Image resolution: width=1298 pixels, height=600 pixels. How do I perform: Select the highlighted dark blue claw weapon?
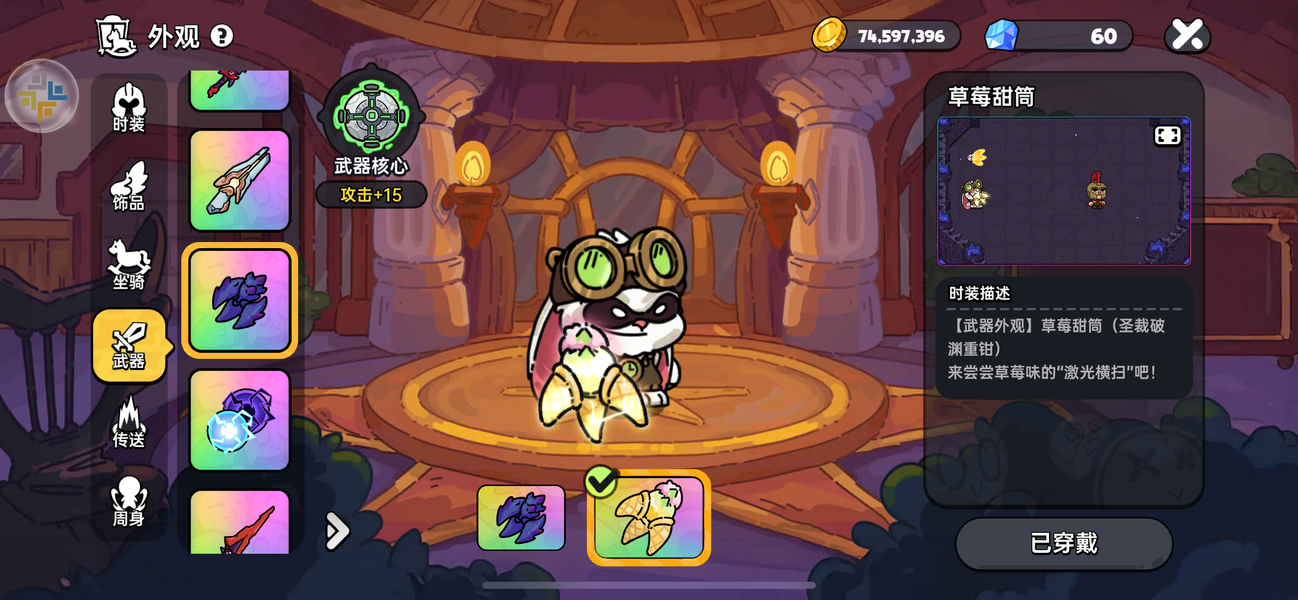[x=240, y=300]
